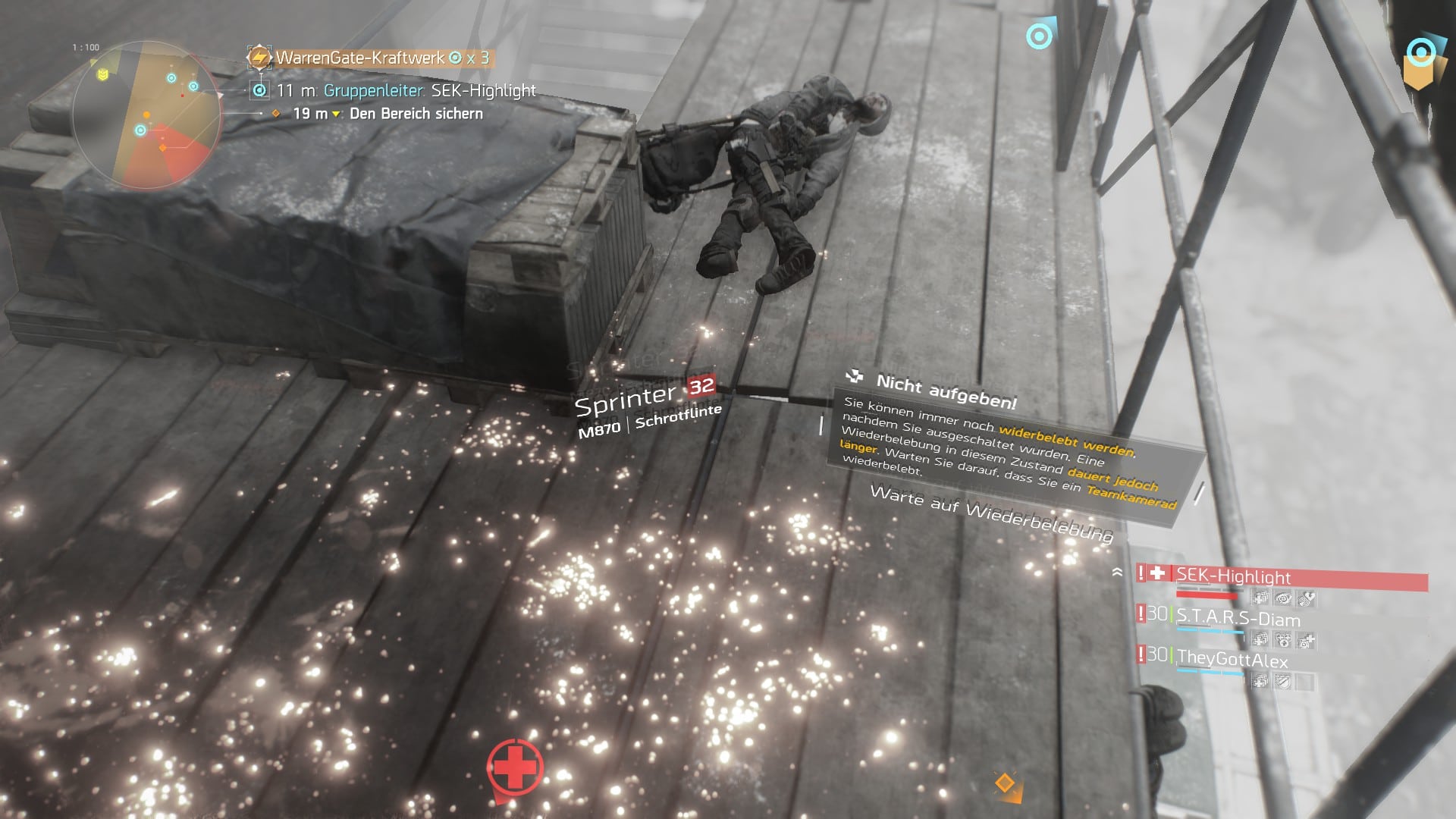
Task: Select the Den Bereich sichern objective
Action: pos(416,114)
